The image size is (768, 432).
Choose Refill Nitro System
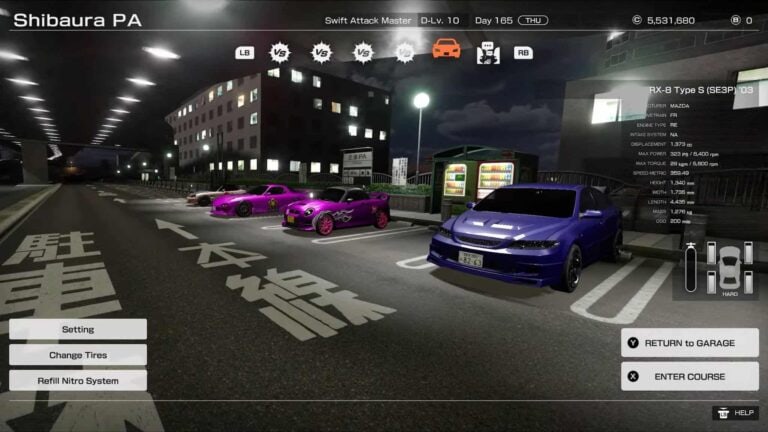(x=78, y=381)
